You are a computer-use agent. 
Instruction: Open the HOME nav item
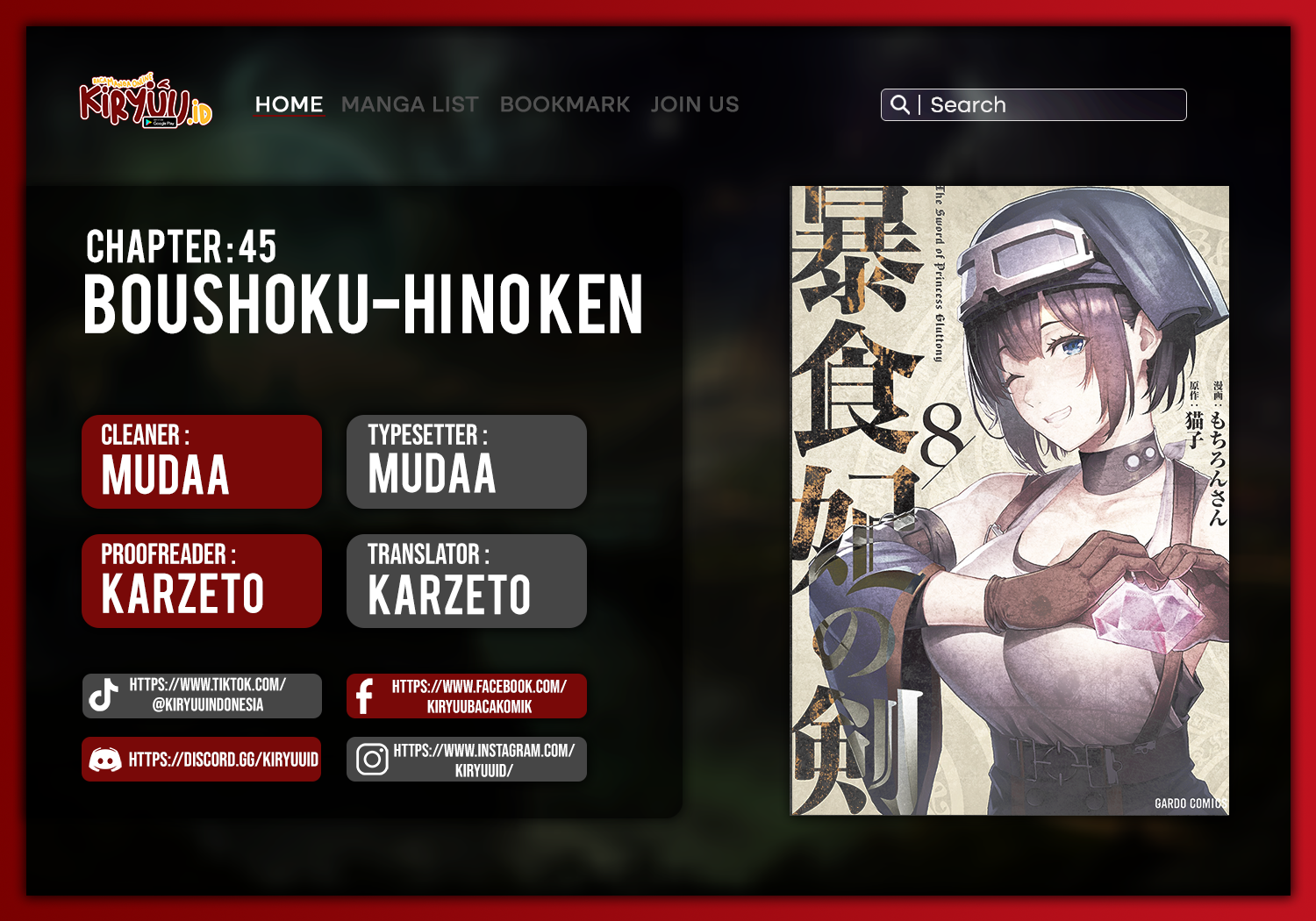coord(289,104)
